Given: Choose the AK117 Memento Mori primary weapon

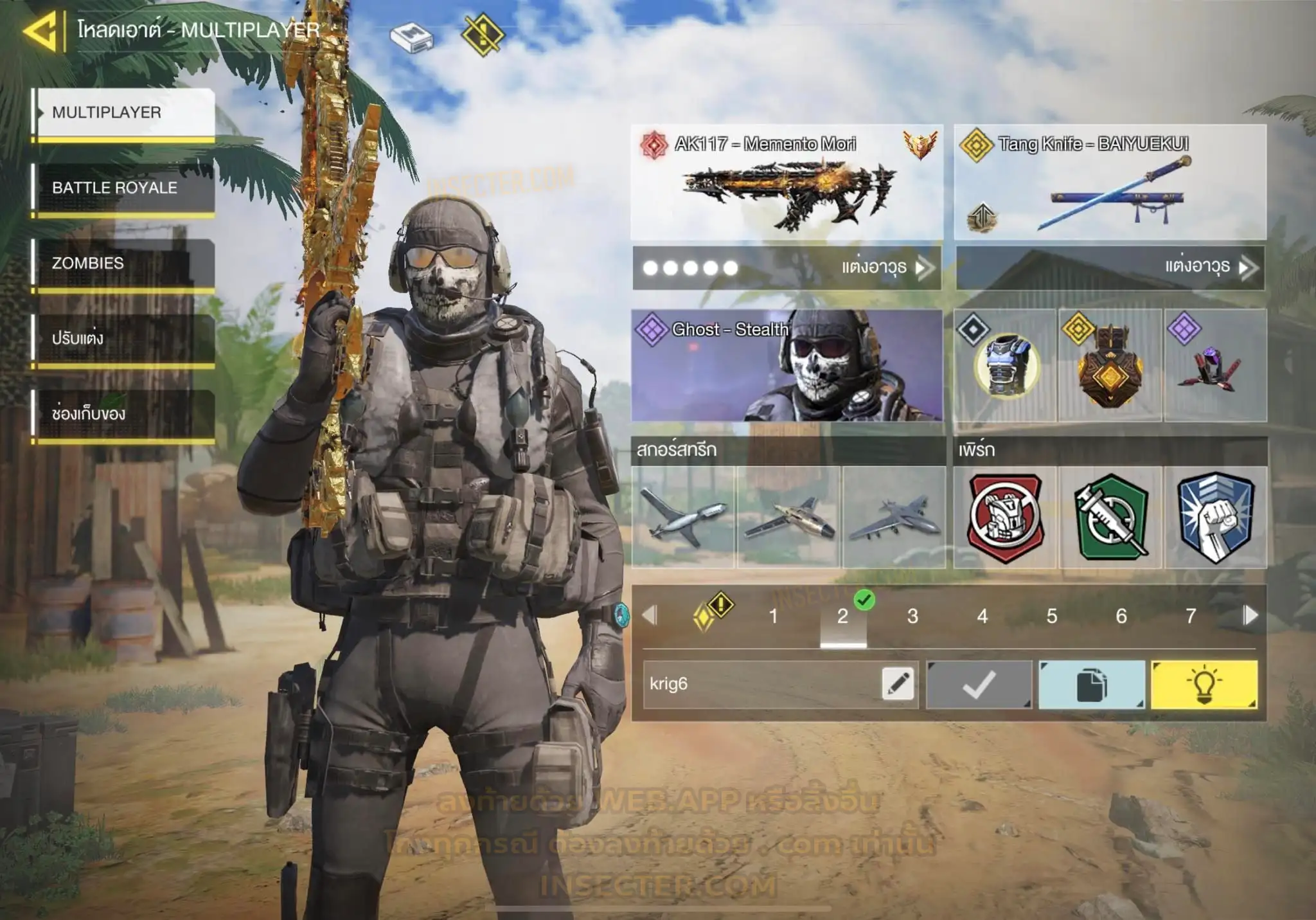Looking at the screenshot, I should point(787,183).
